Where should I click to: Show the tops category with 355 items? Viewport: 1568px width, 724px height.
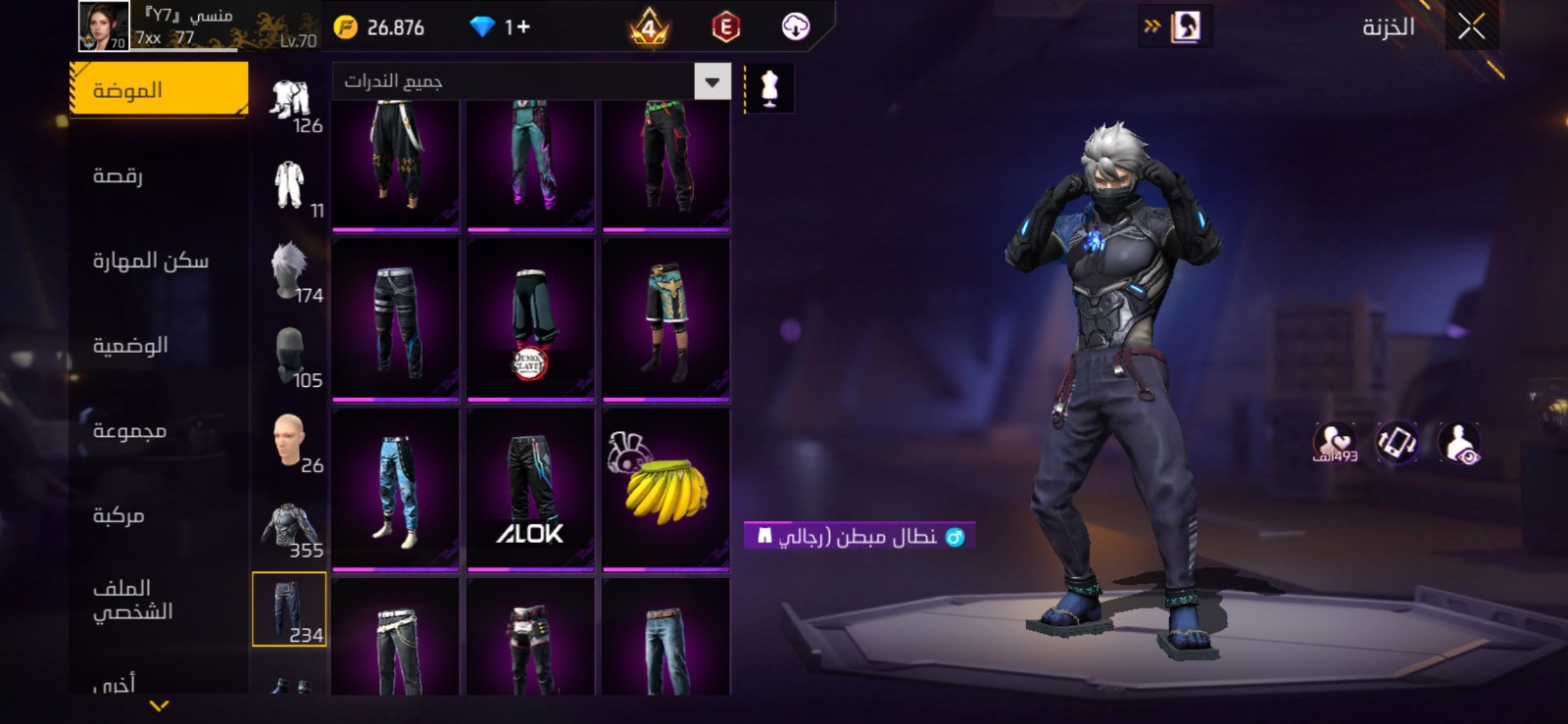pyautogui.click(x=291, y=527)
